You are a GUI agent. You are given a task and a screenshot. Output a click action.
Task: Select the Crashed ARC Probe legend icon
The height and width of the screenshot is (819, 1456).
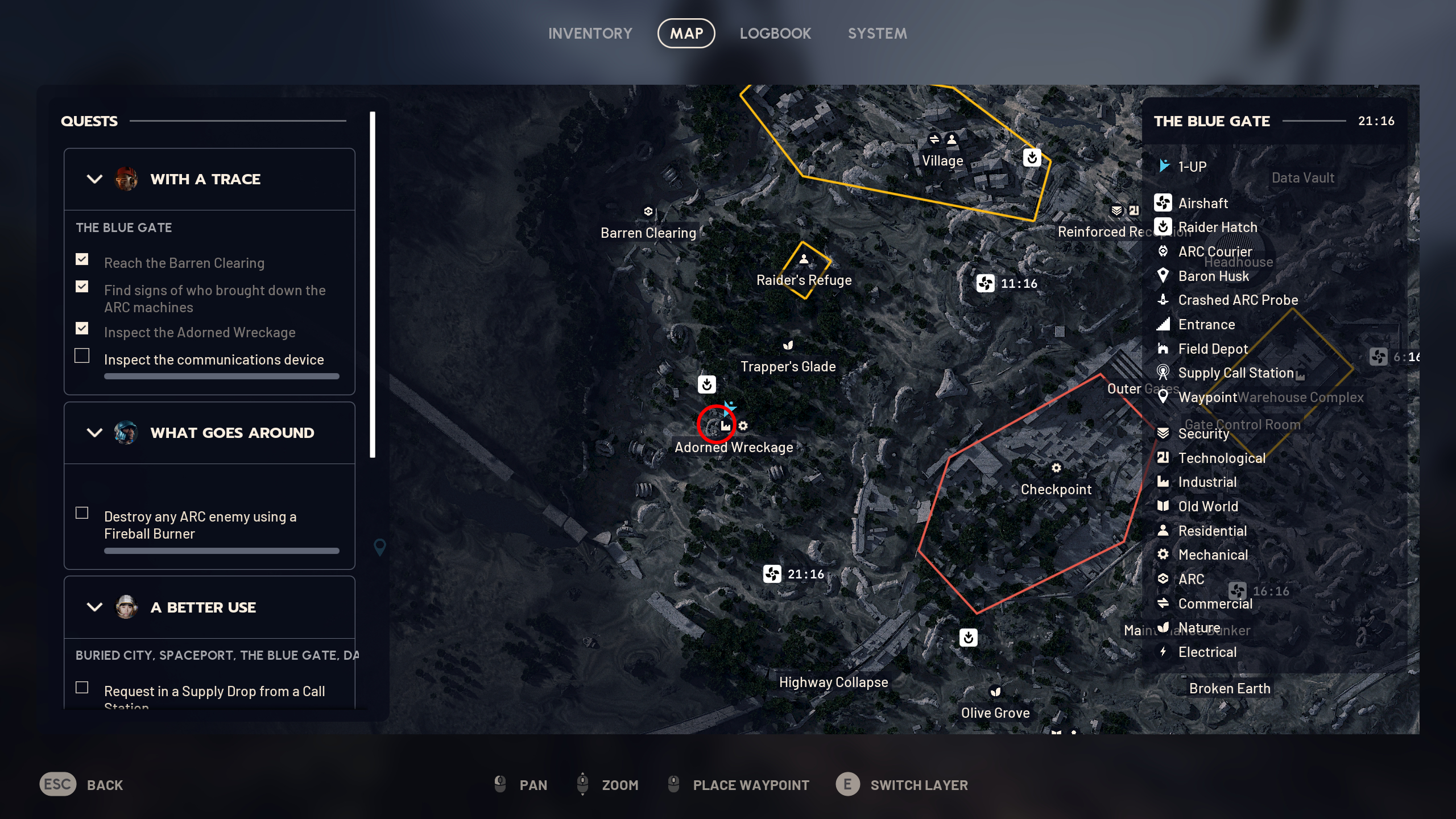1164,300
